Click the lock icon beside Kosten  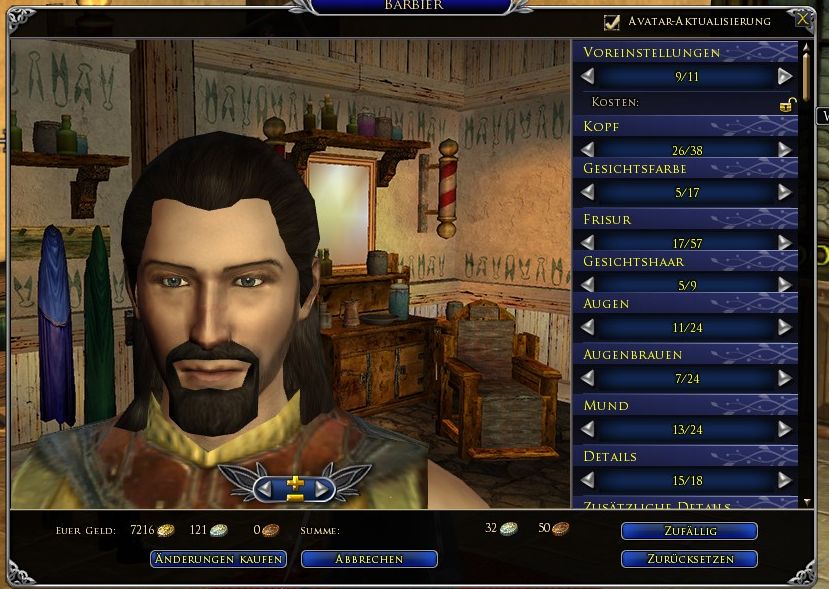pyautogui.click(x=788, y=103)
